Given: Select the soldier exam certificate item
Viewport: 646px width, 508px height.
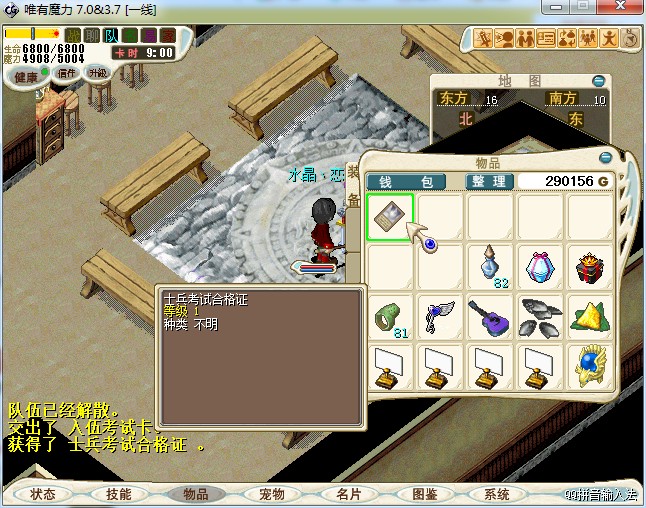Looking at the screenshot, I should [389, 217].
